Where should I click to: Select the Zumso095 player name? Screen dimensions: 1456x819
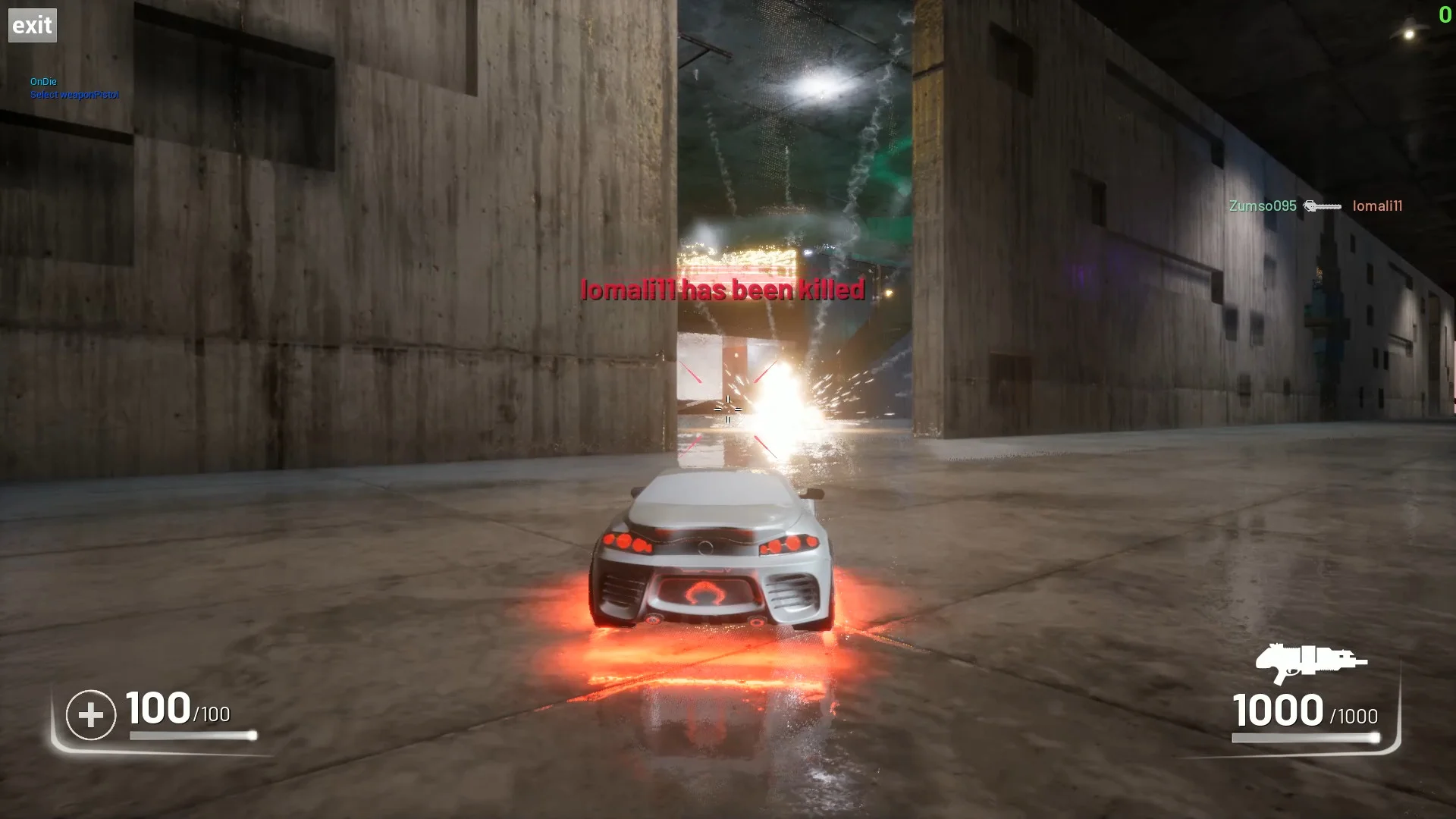1262,206
